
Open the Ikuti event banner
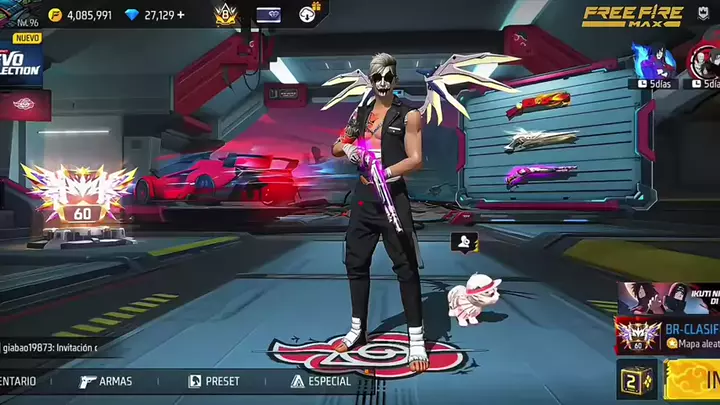tap(667, 297)
